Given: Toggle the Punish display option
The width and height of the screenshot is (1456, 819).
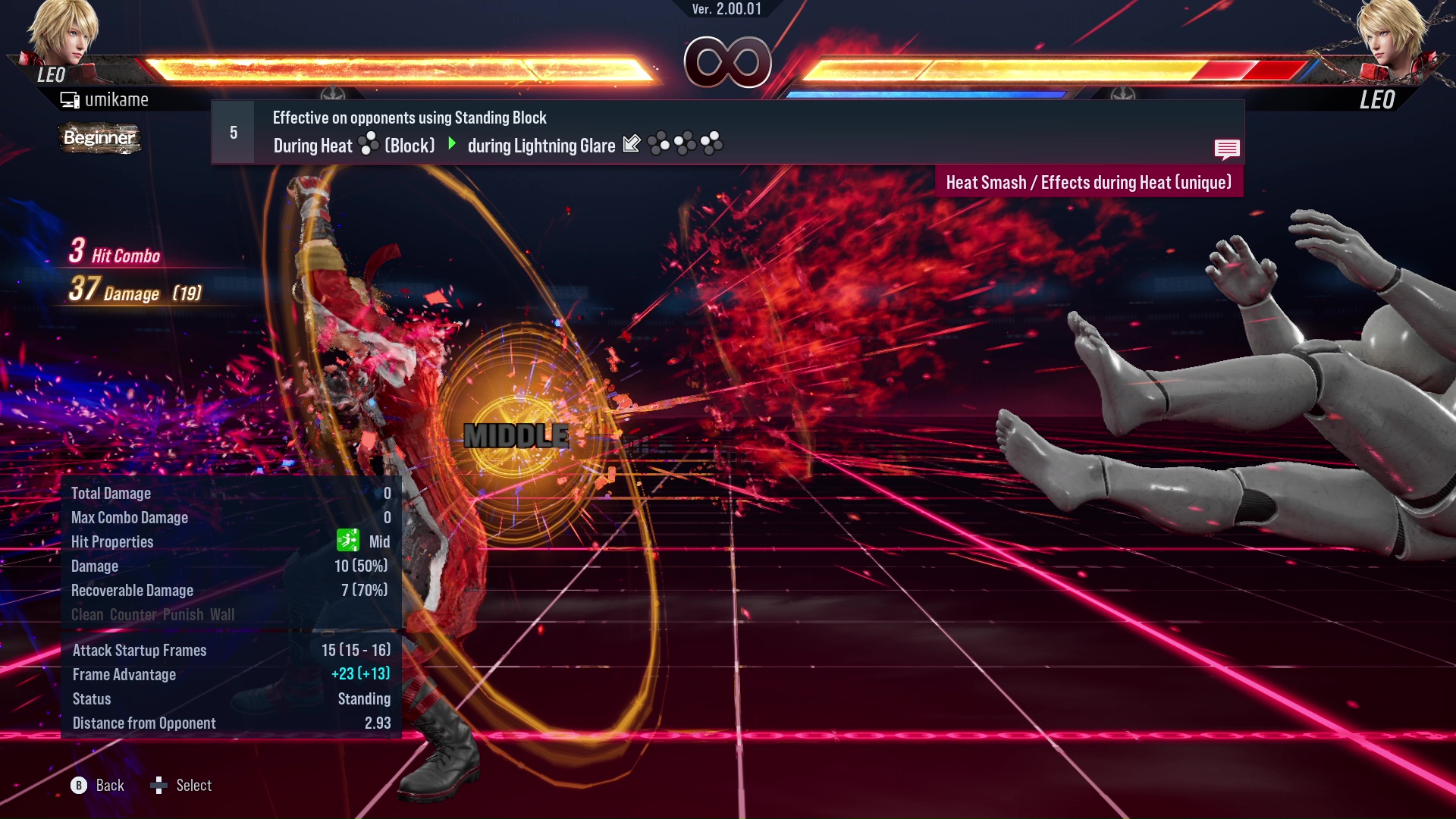Looking at the screenshot, I should point(183,614).
